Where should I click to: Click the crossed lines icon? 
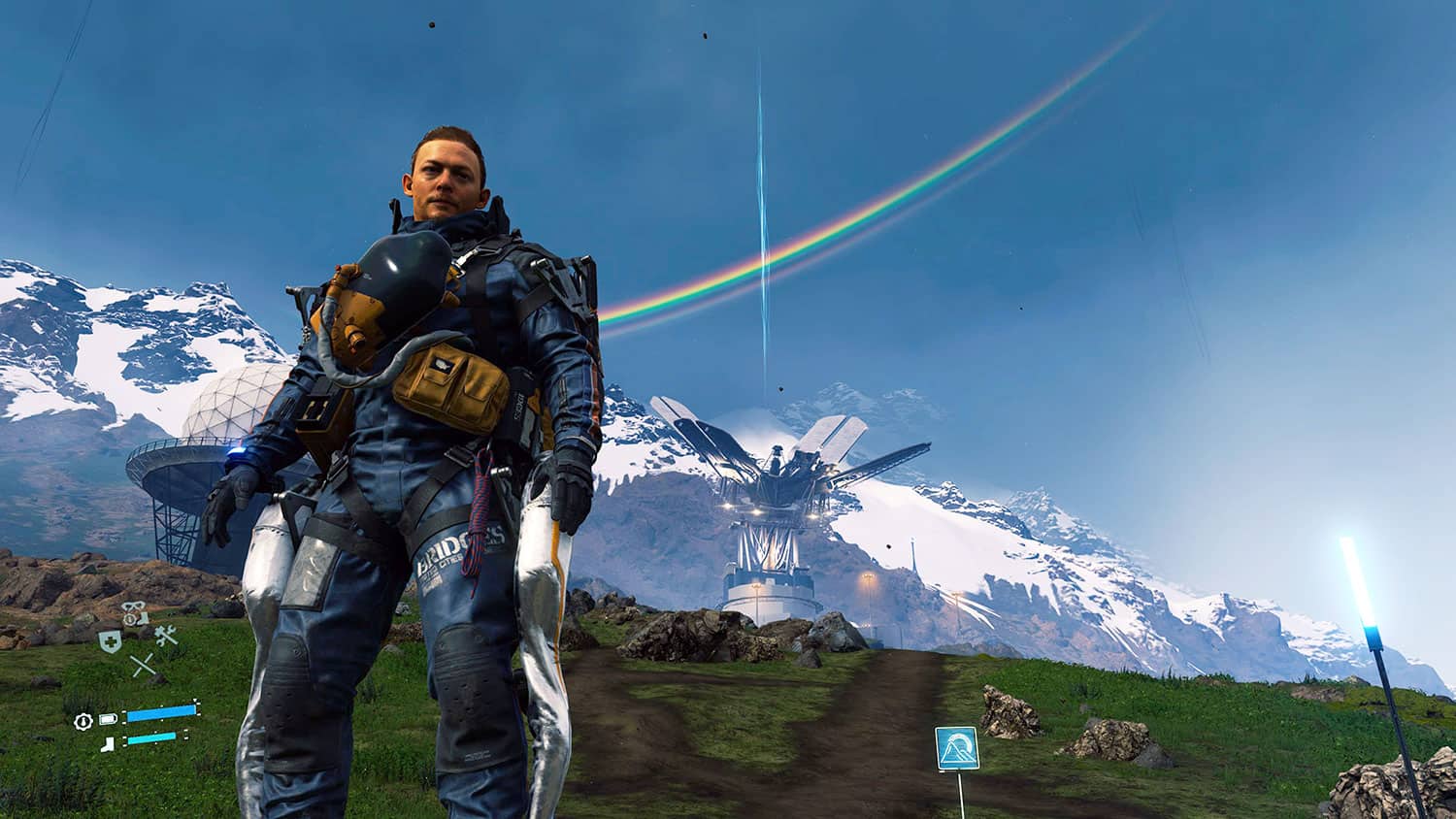tap(143, 666)
